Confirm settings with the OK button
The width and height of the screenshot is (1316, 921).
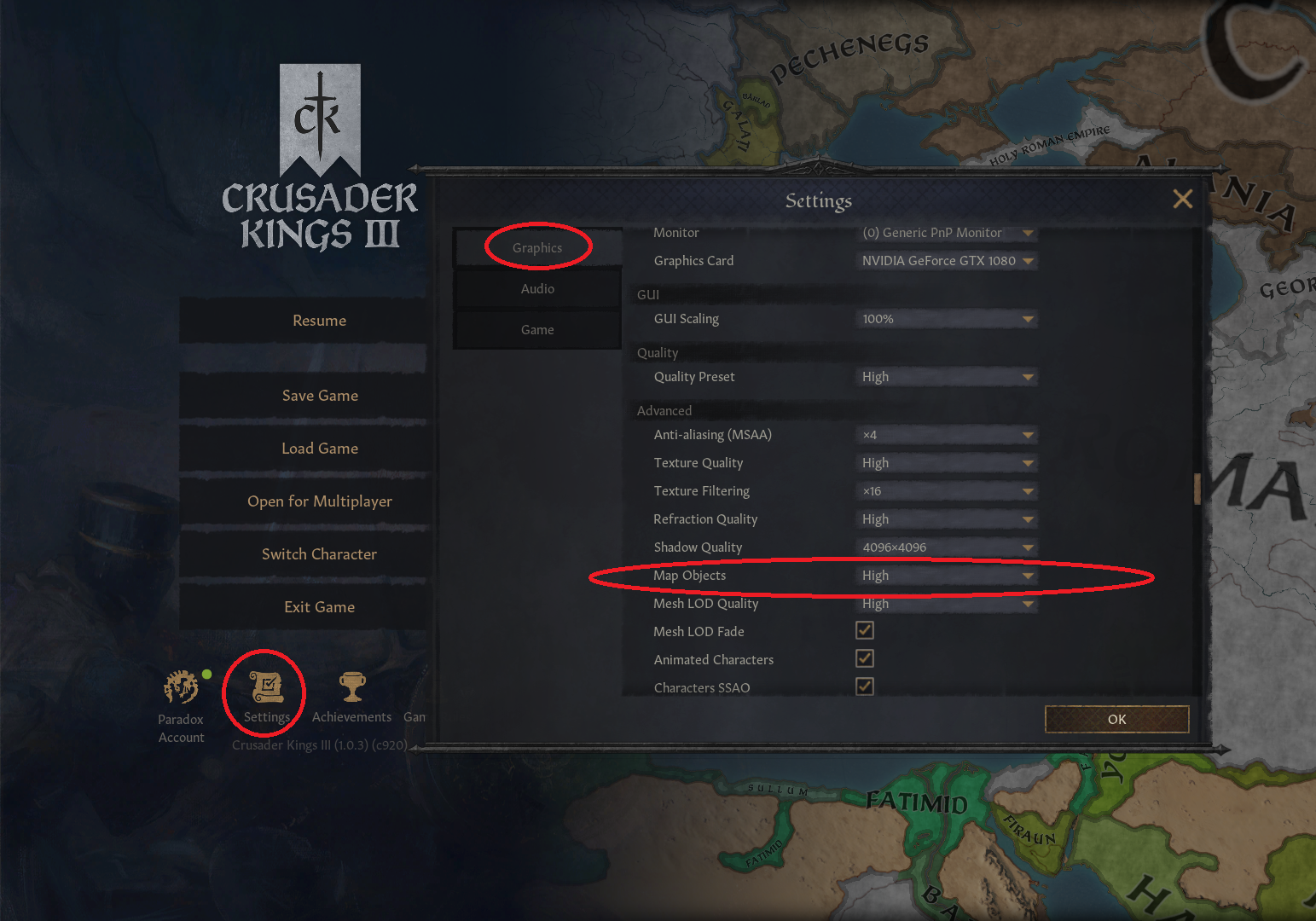1116,719
